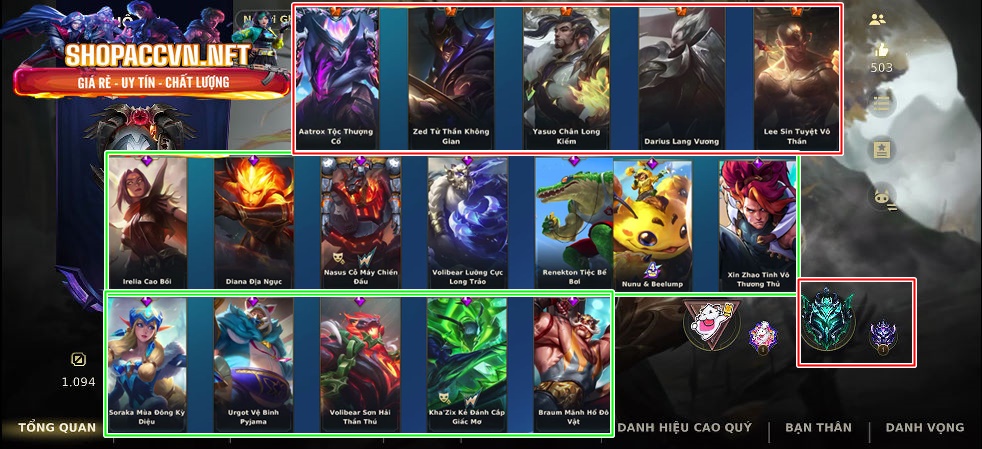This screenshot has height=449, width=982.
Task: Click the Darius Lang Vương skin card
Action: coord(681,80)
